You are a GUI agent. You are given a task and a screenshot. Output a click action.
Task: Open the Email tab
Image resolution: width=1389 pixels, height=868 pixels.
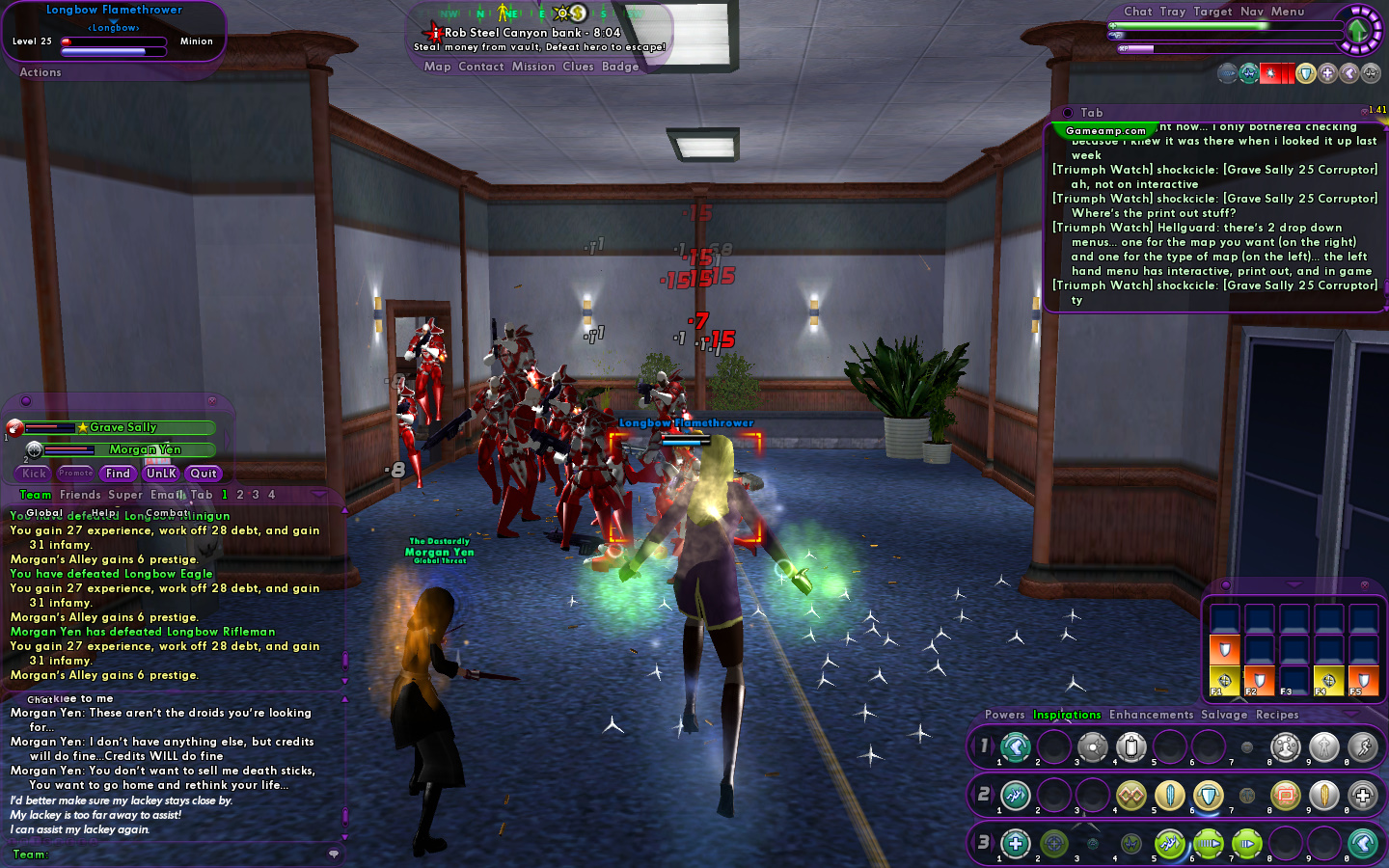point(166,495)
